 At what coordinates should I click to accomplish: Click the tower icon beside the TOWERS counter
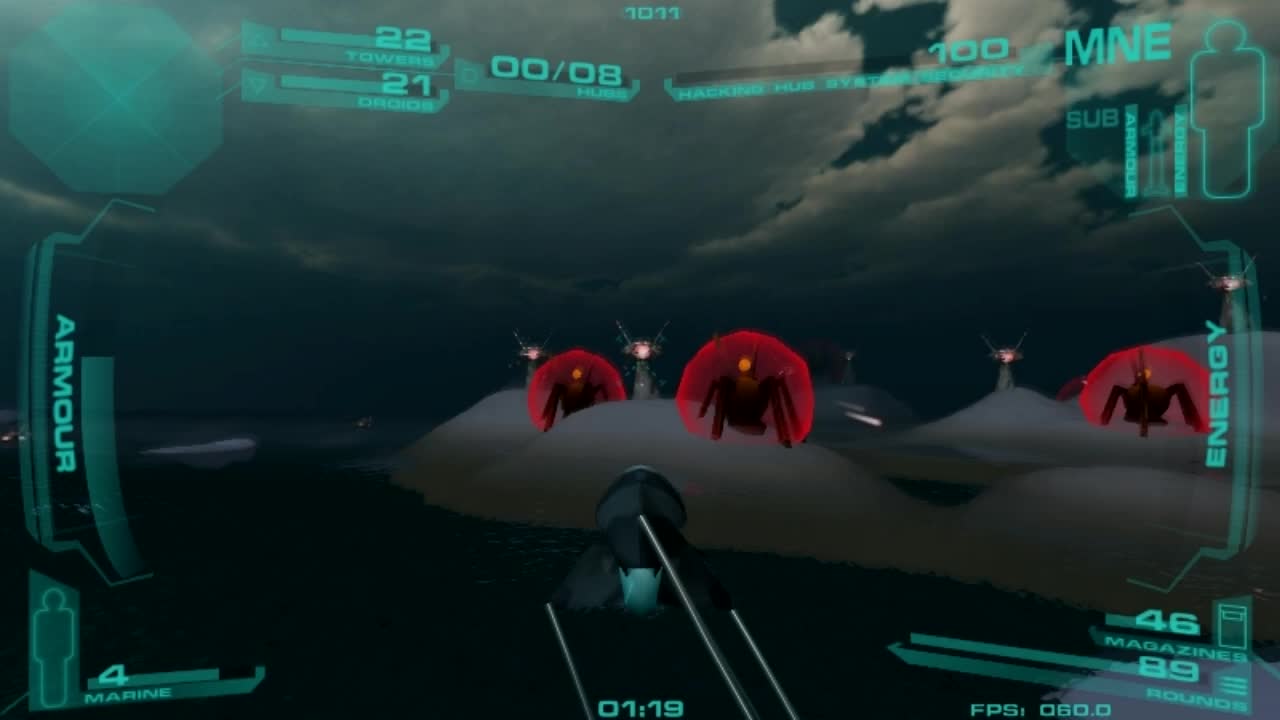click(x=258, y=40)
